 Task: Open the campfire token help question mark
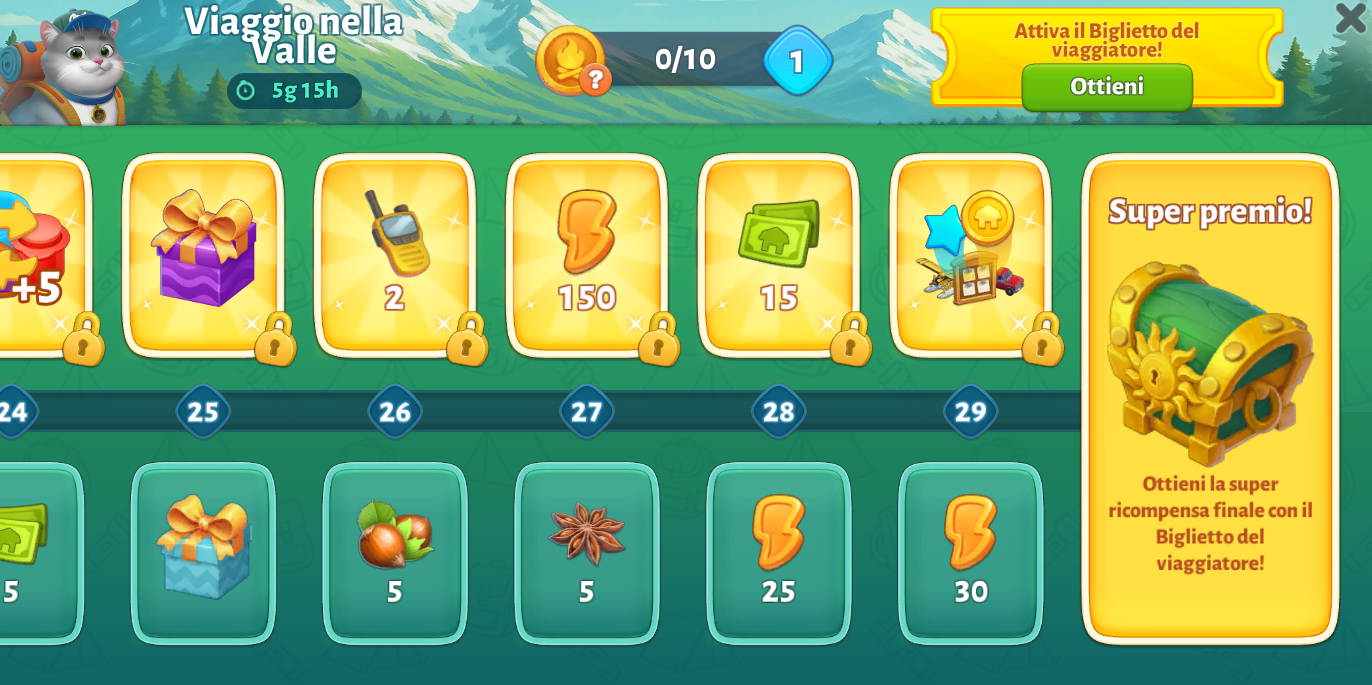pos(595,79)
